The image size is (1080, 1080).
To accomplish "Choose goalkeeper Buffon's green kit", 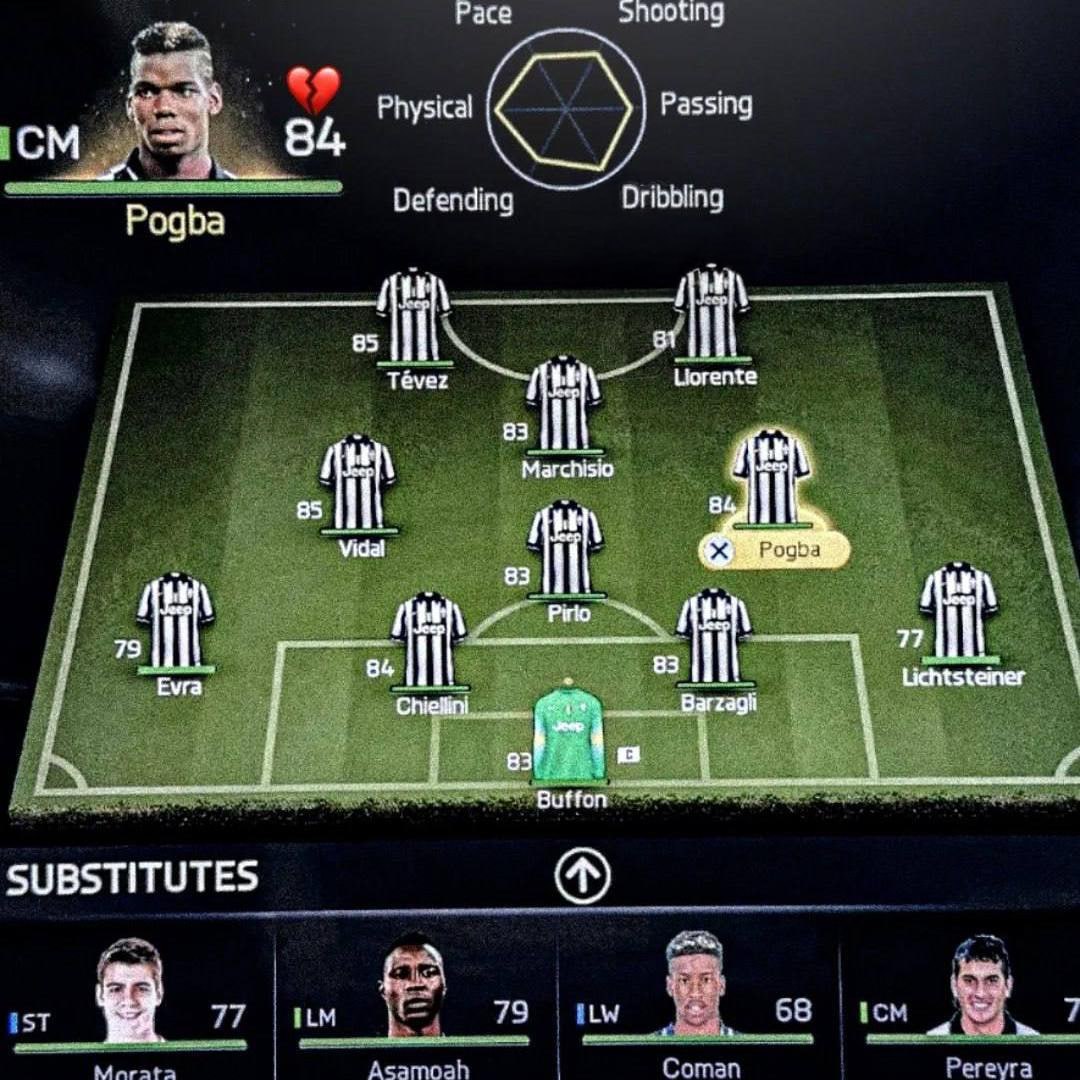I will [x=569, y=734].
